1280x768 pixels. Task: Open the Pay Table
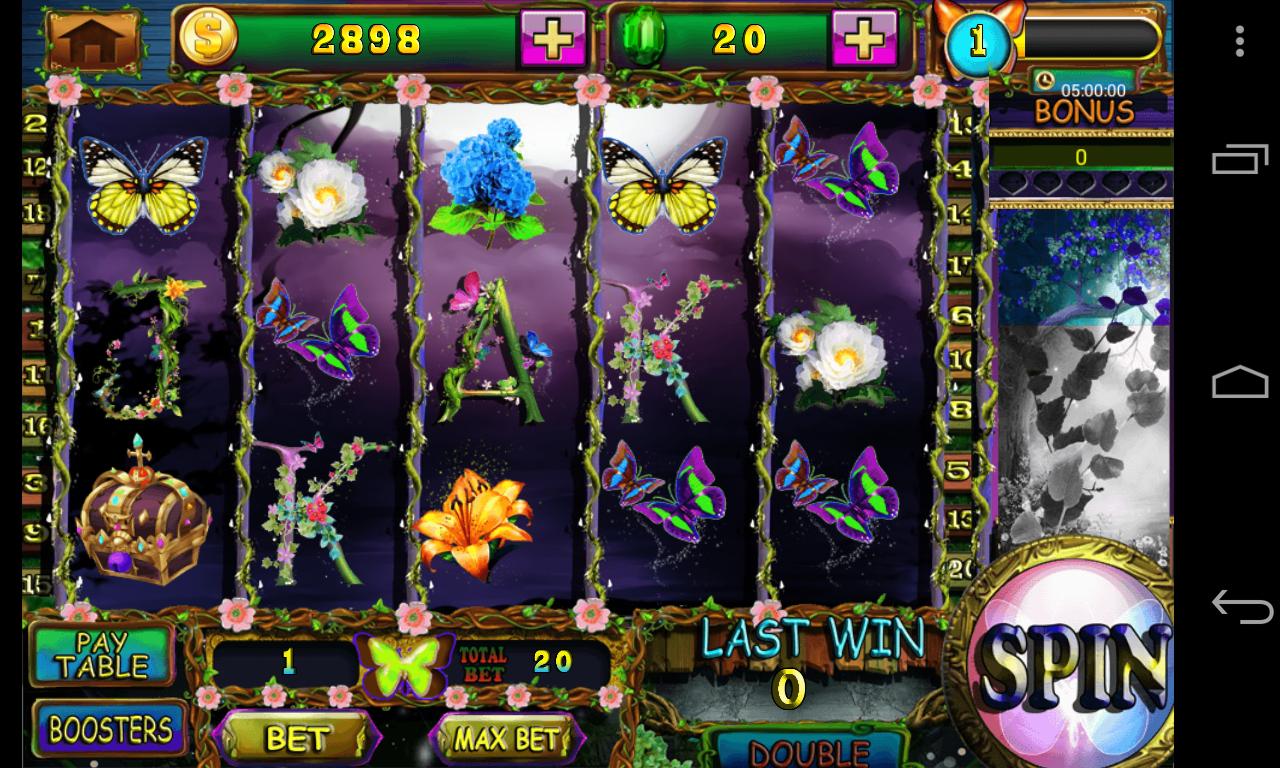click(x=102, y=653)
